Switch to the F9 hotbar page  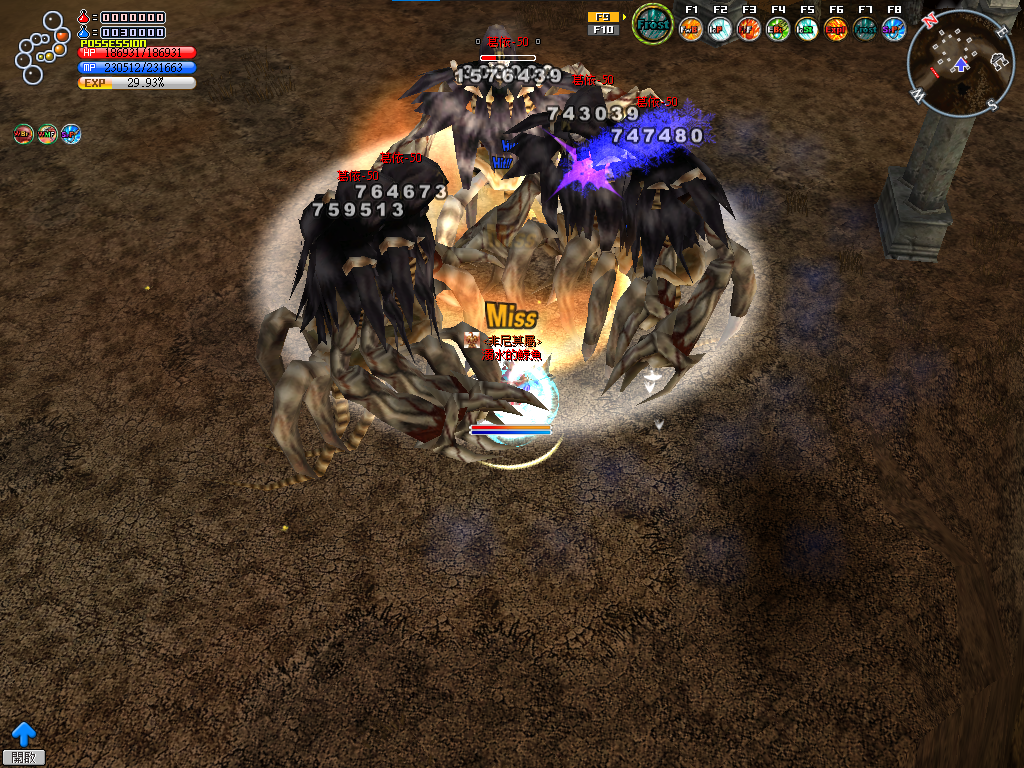click(x=603, y=17)
